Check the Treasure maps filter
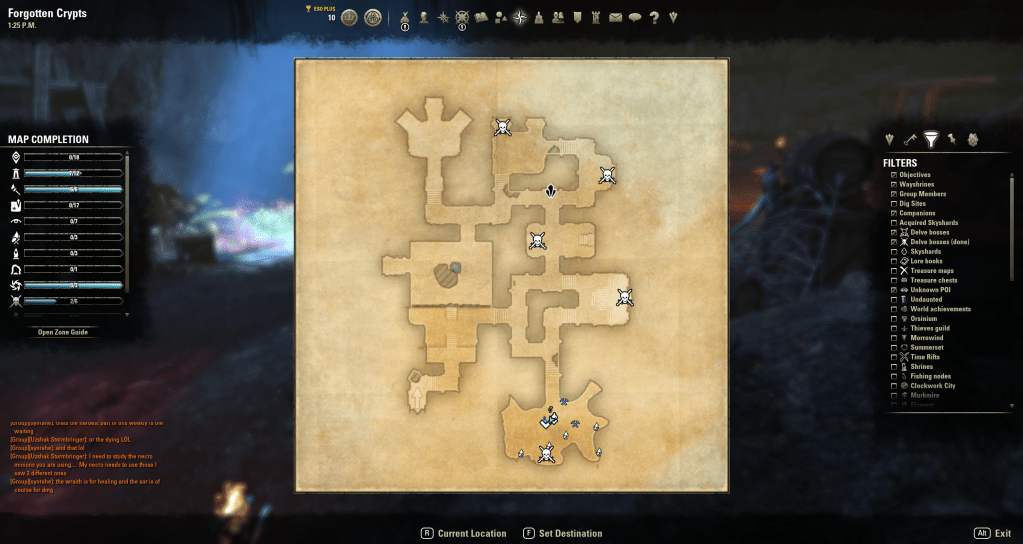This screenshot has width=1023, height=544. tap(893, 271)
